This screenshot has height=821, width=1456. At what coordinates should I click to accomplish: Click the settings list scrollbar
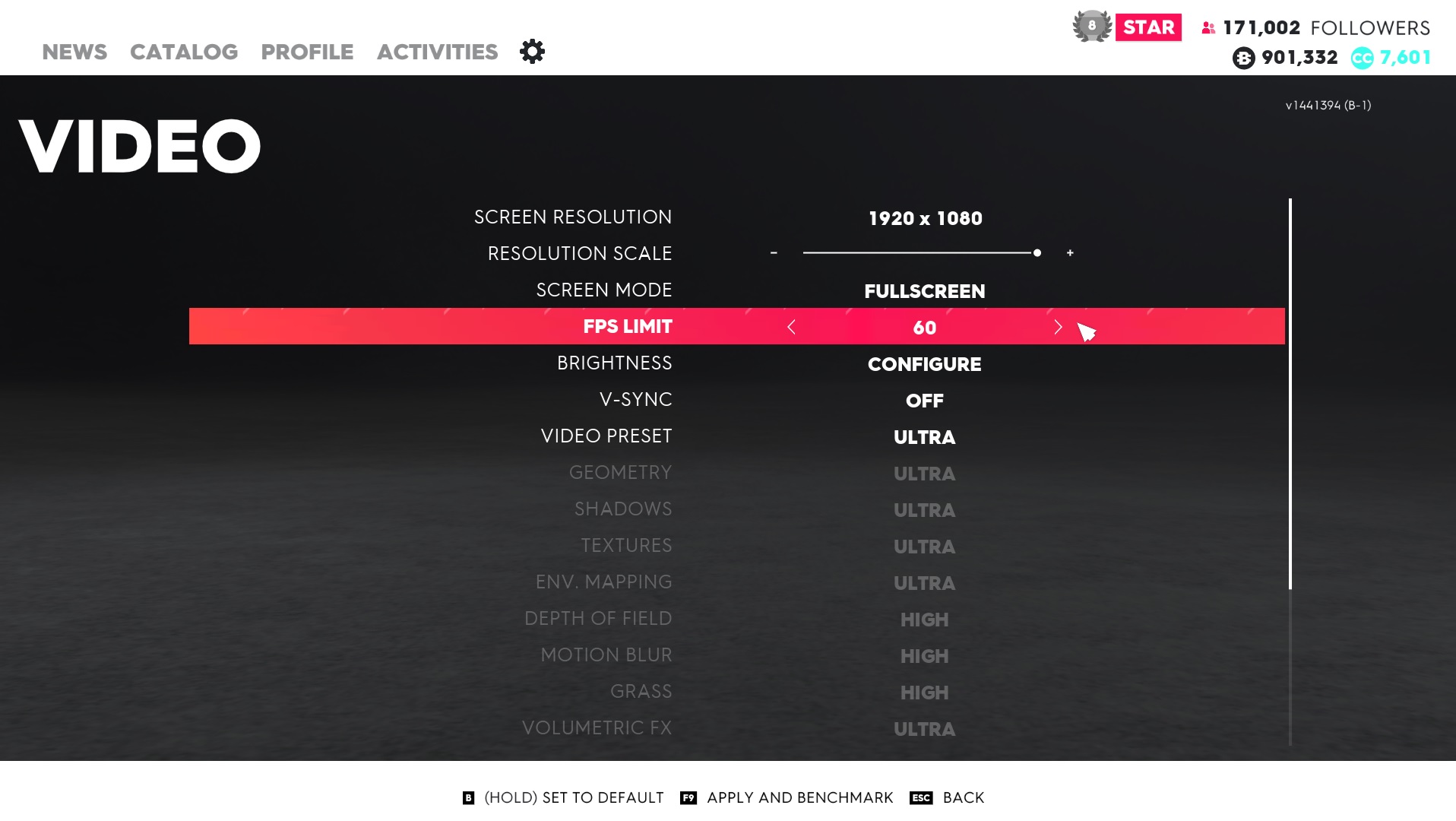pyautogui.click(x=1290, y=394)
